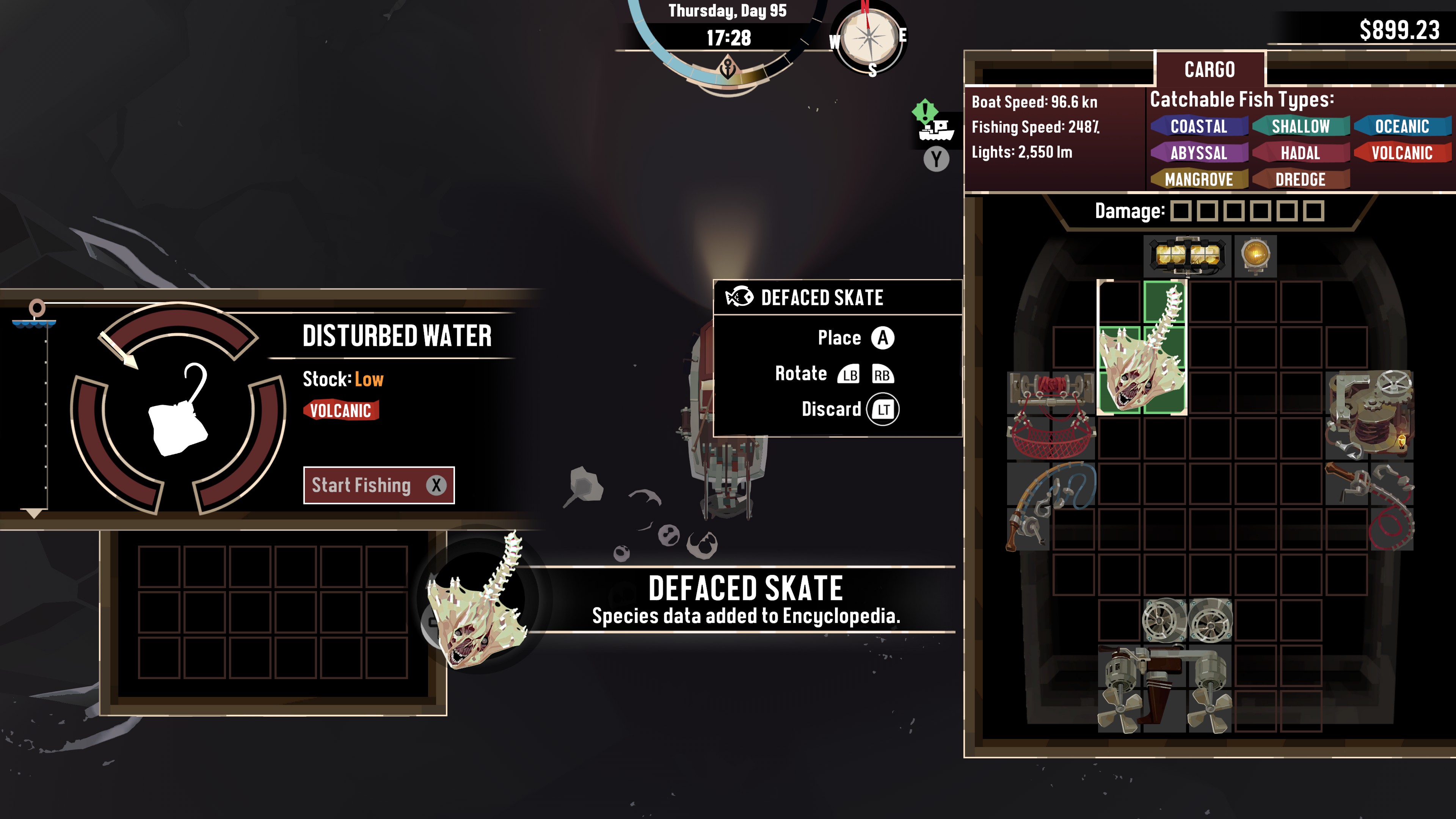
Task: Click the Dredge catchable type label
Action: coord(1300,180)
